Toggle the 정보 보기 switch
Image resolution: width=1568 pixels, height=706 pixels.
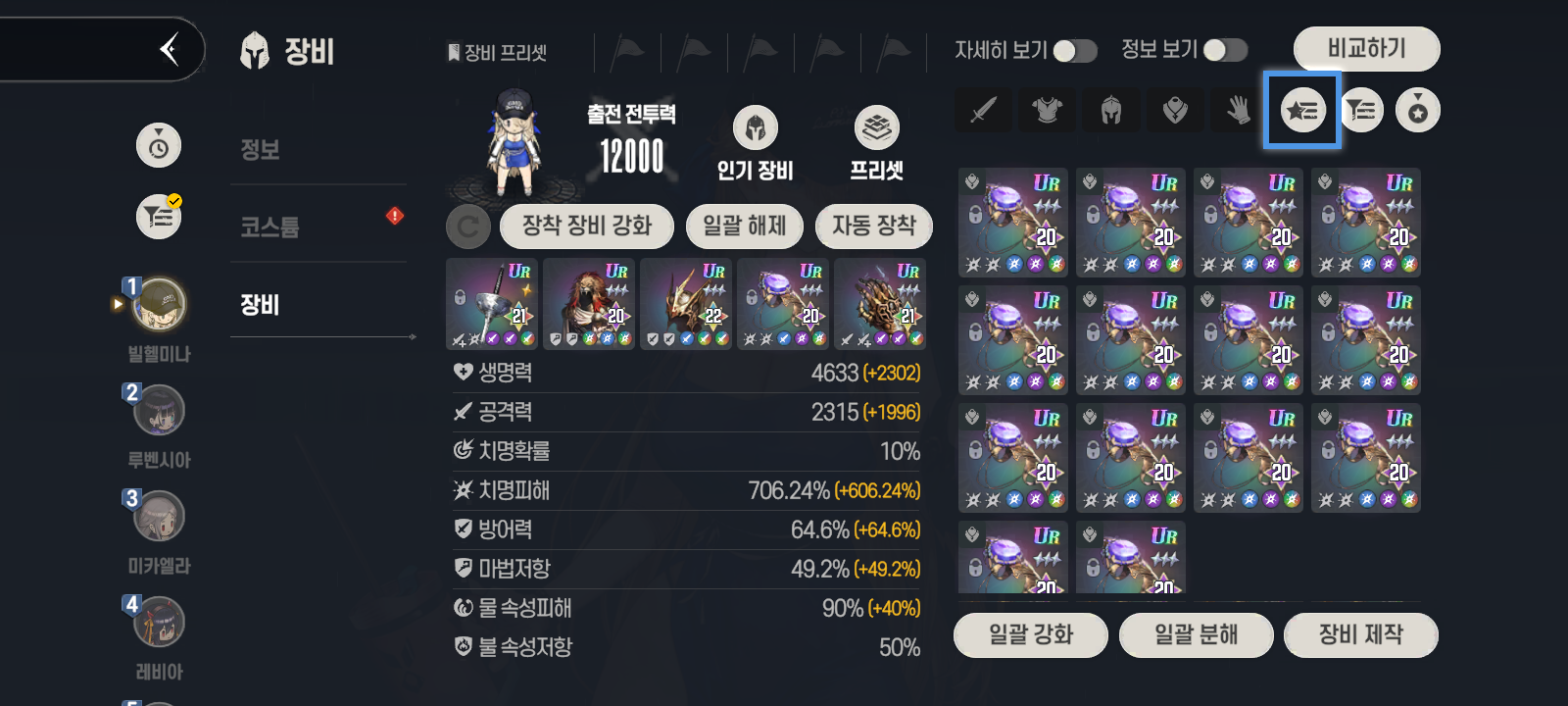[x=1225, y=51]
